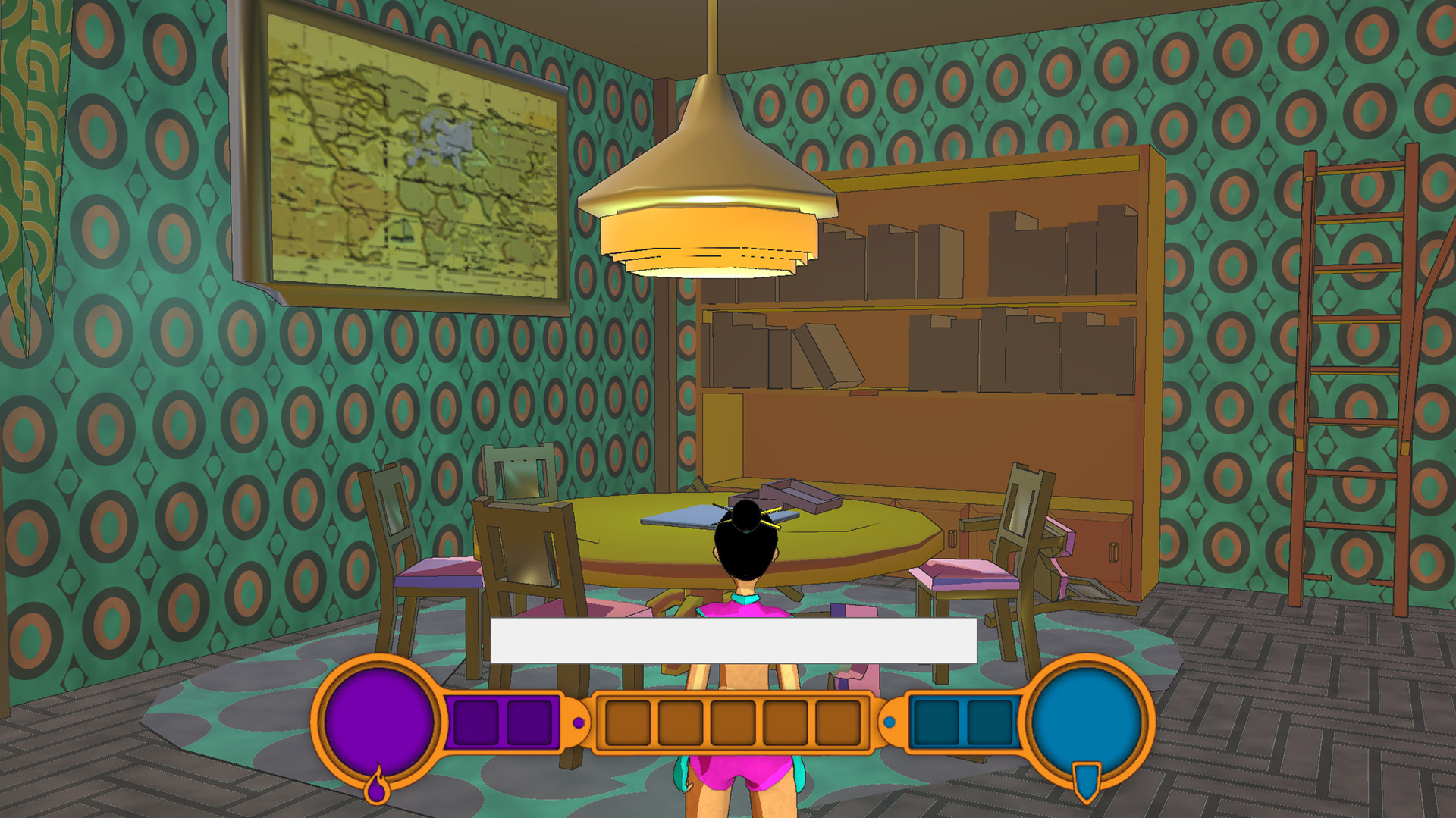Click the small dot between inventory and blue slots
Image resolution: width=1456 pixels, height=818 pixels.
(x=891, y=722)
